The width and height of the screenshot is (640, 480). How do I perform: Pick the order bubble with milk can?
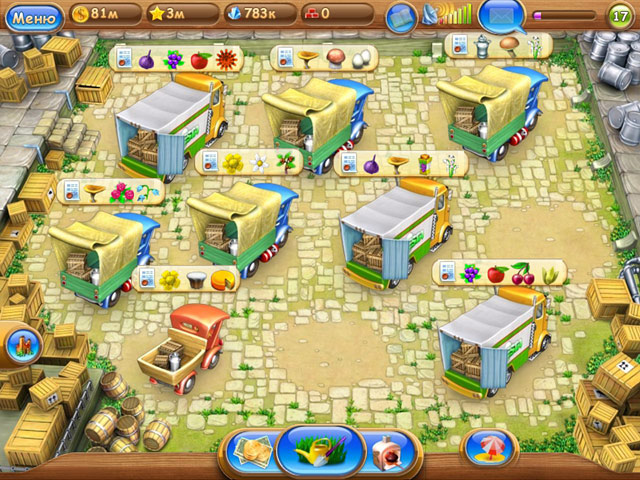pyautogui.click(x=497, y=45)
